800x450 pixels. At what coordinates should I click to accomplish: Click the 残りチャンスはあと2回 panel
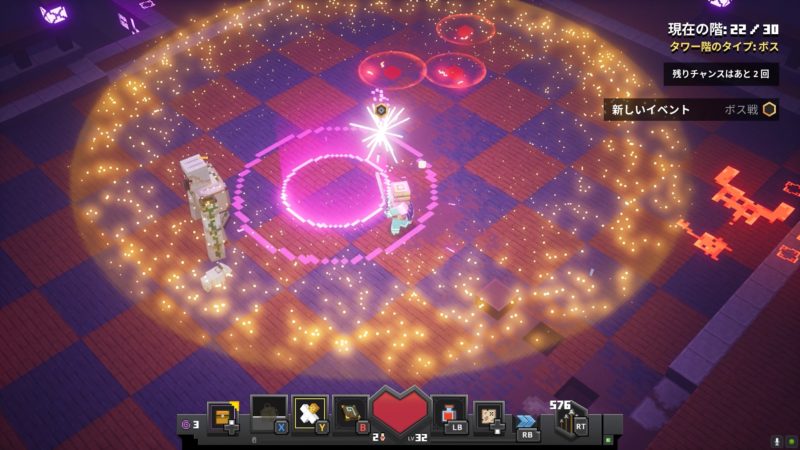720,74
